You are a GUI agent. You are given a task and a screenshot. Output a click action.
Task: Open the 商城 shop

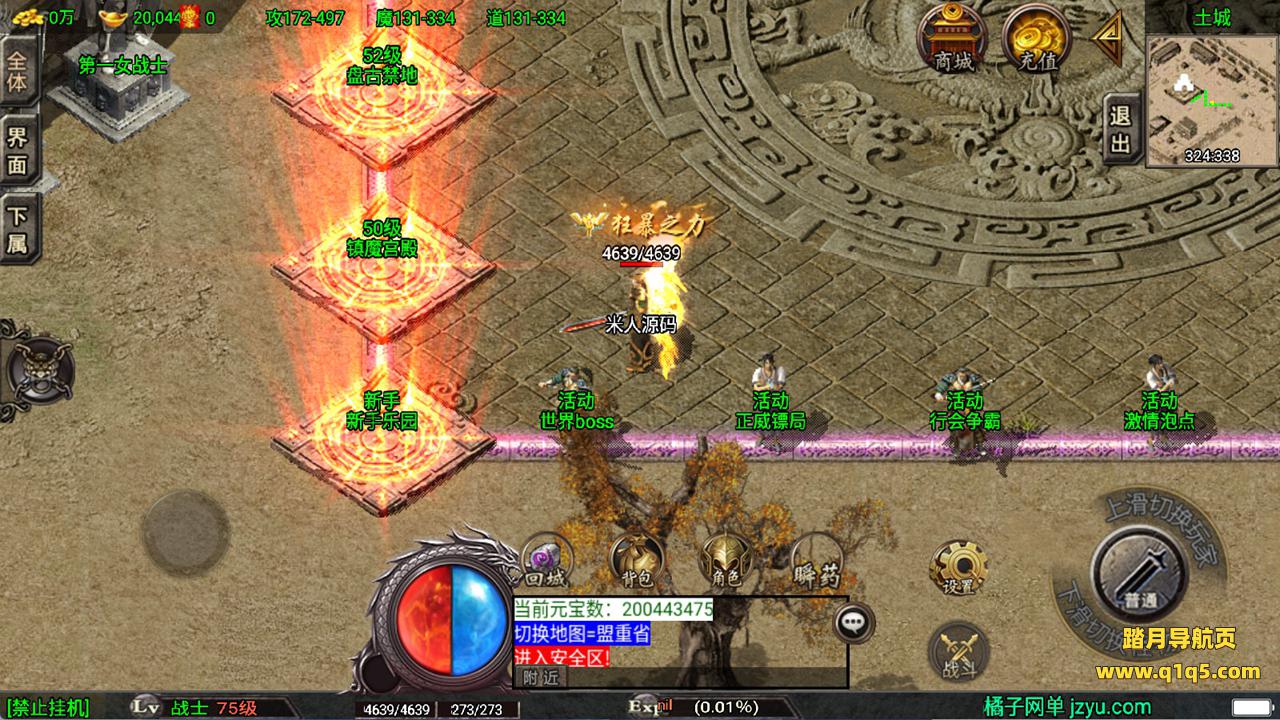(x=952, y=40)
